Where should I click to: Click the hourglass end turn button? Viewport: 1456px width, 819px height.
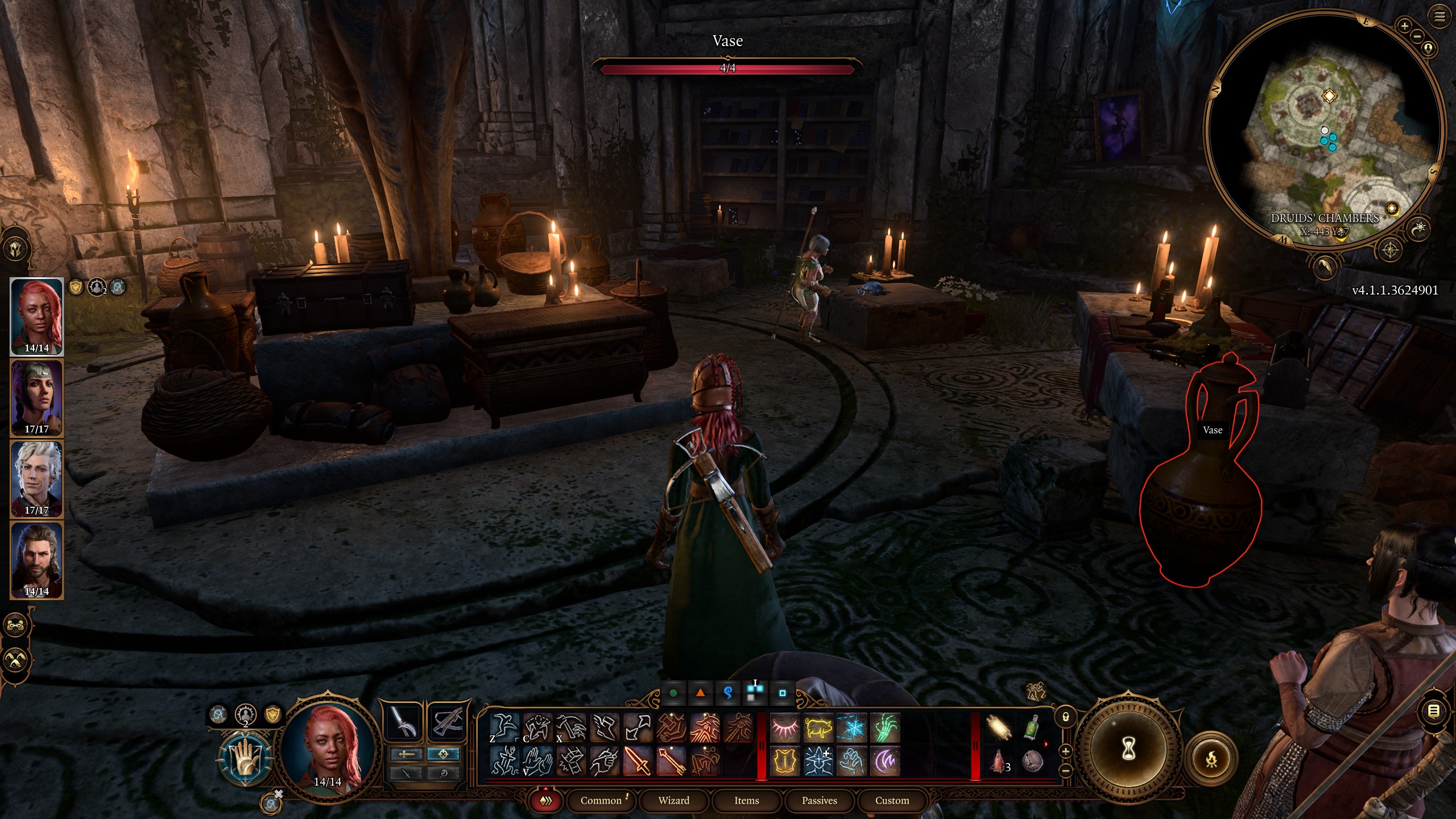[1128, 750]
